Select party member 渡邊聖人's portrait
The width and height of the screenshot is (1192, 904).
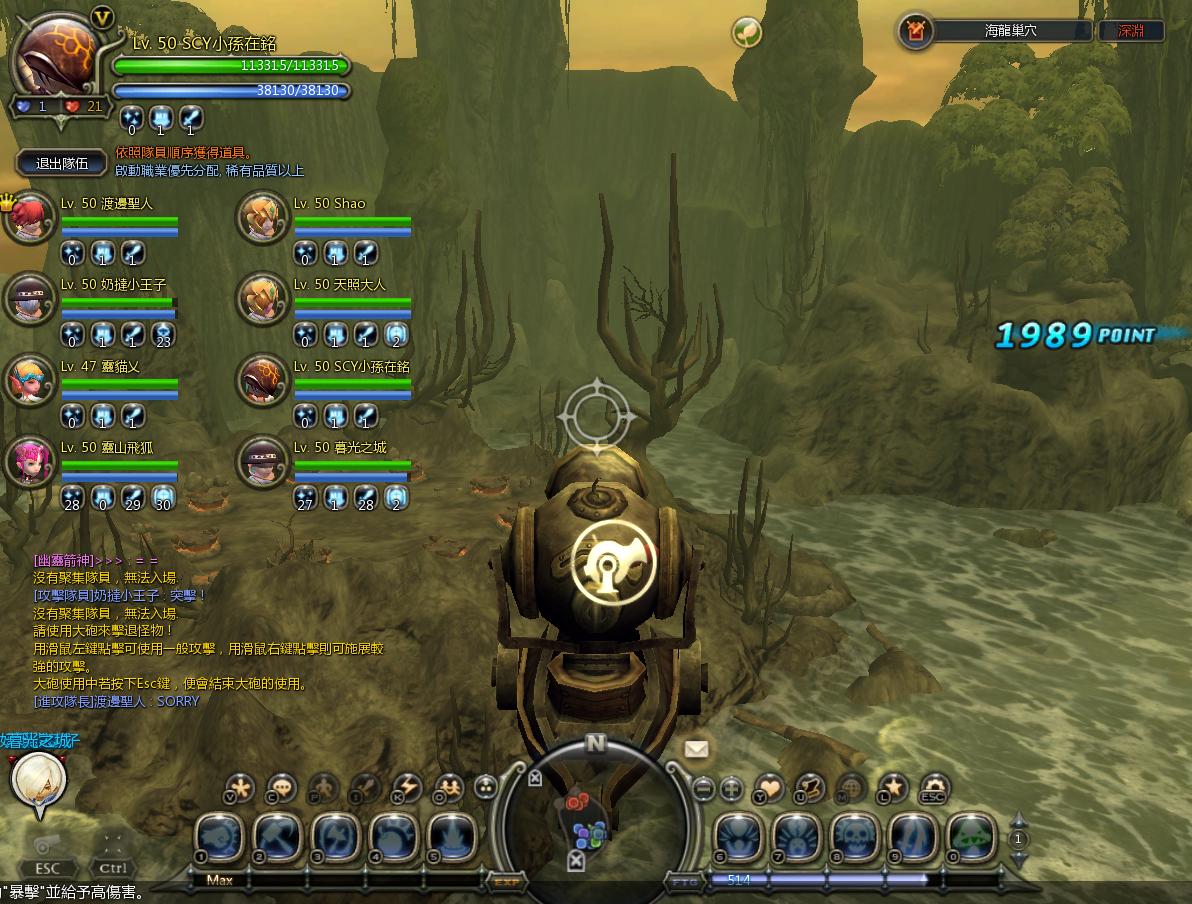[x=29, y=218]
